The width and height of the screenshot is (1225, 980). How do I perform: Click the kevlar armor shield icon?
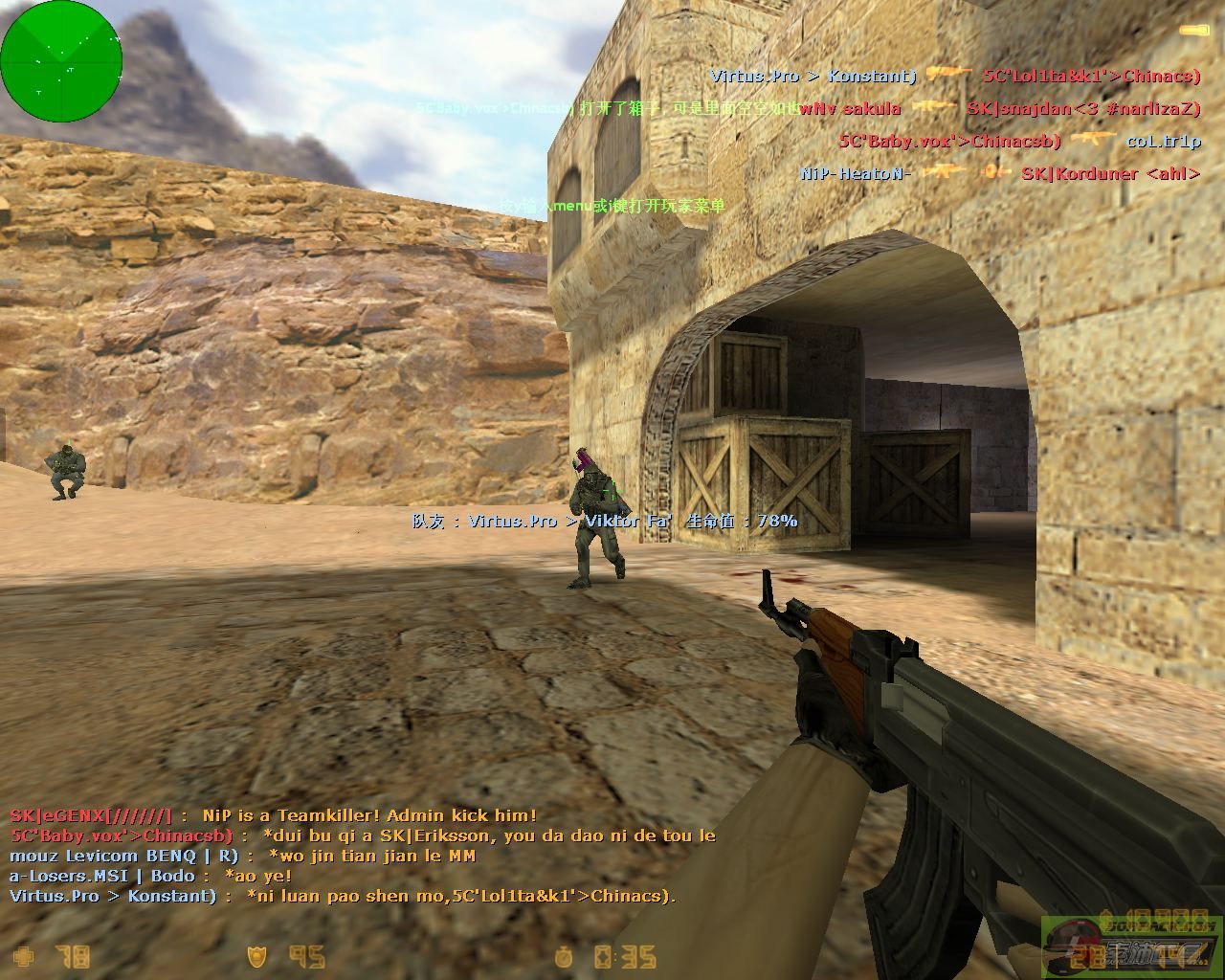point(257,955)
